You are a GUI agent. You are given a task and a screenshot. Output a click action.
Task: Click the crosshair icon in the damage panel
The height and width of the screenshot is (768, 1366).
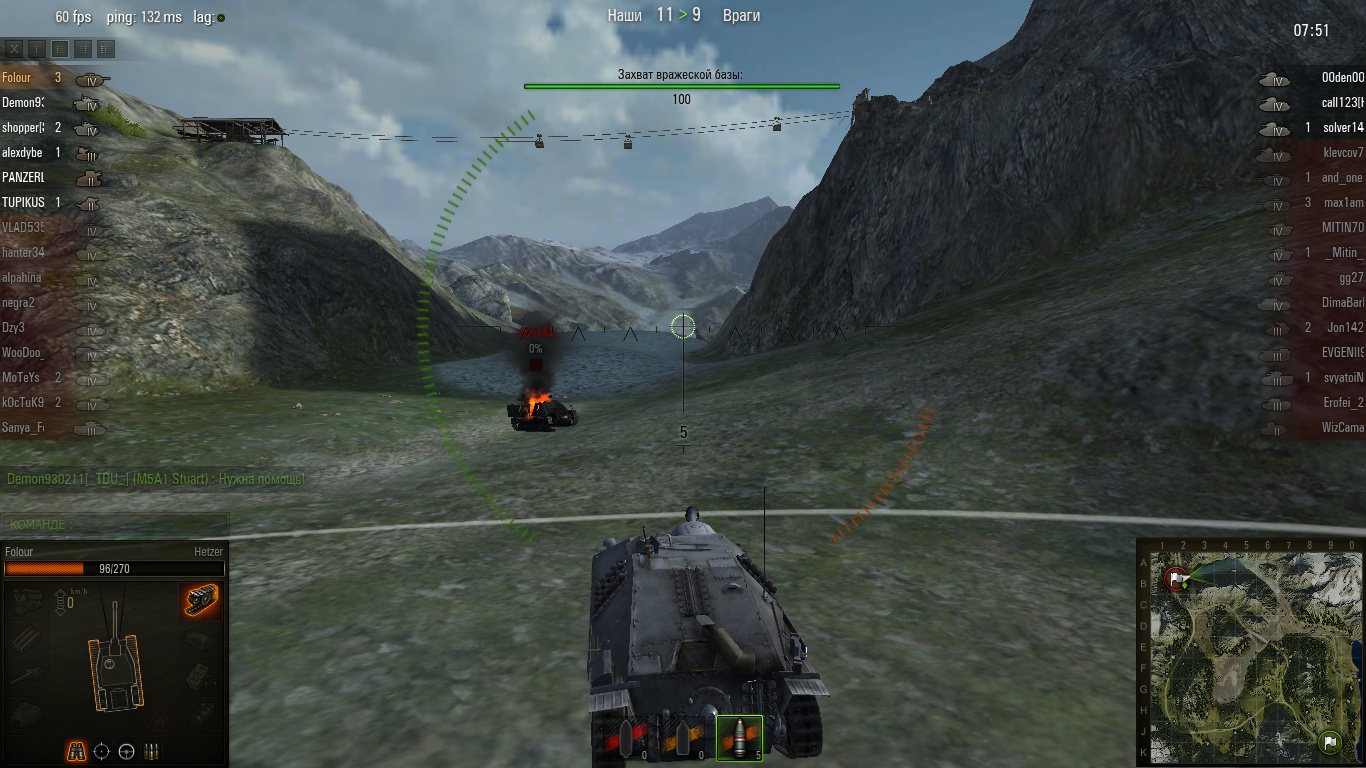(101, 751)
